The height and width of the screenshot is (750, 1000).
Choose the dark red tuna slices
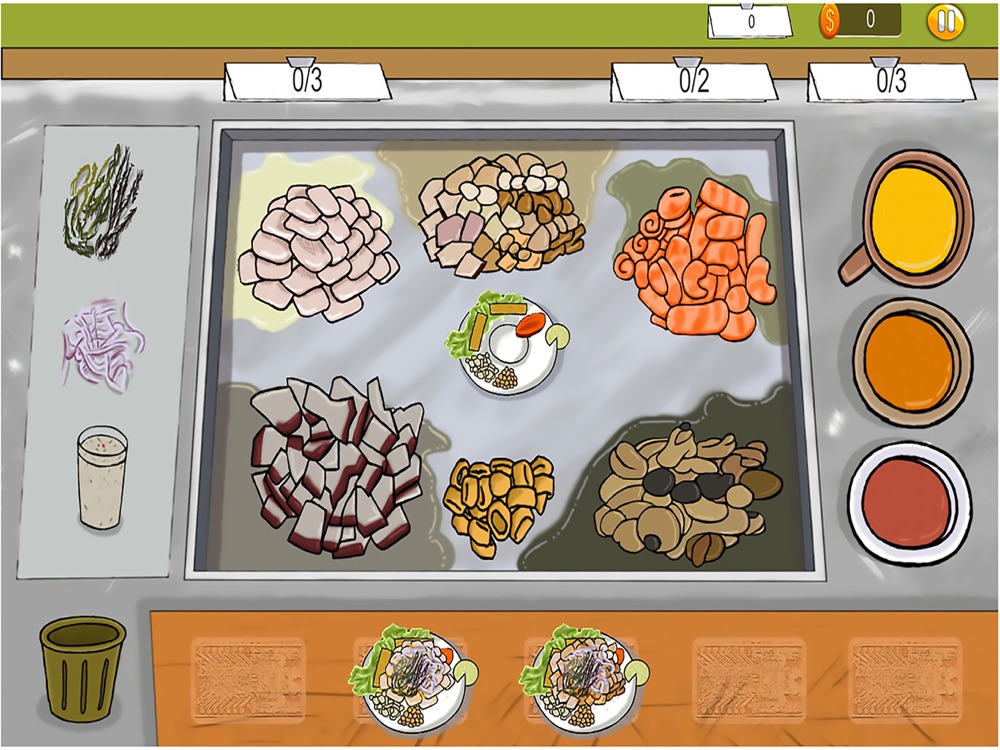point(335,465)
